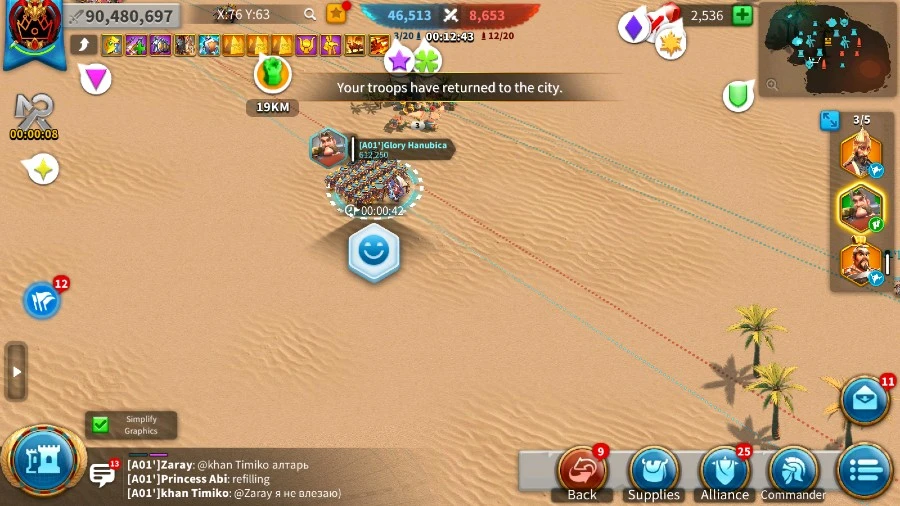Add gems with the green plus button
Image resolution: width=900 pixels, height=506 pixels.
(742, 15)
